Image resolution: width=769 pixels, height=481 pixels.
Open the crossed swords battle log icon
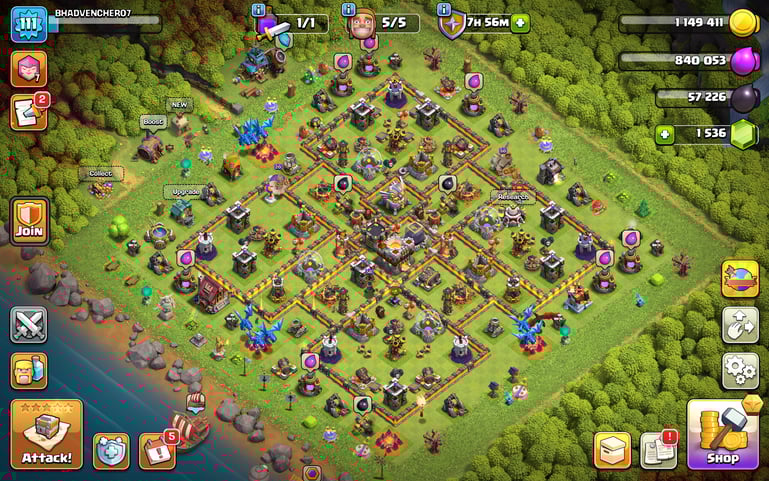(29, 325)
